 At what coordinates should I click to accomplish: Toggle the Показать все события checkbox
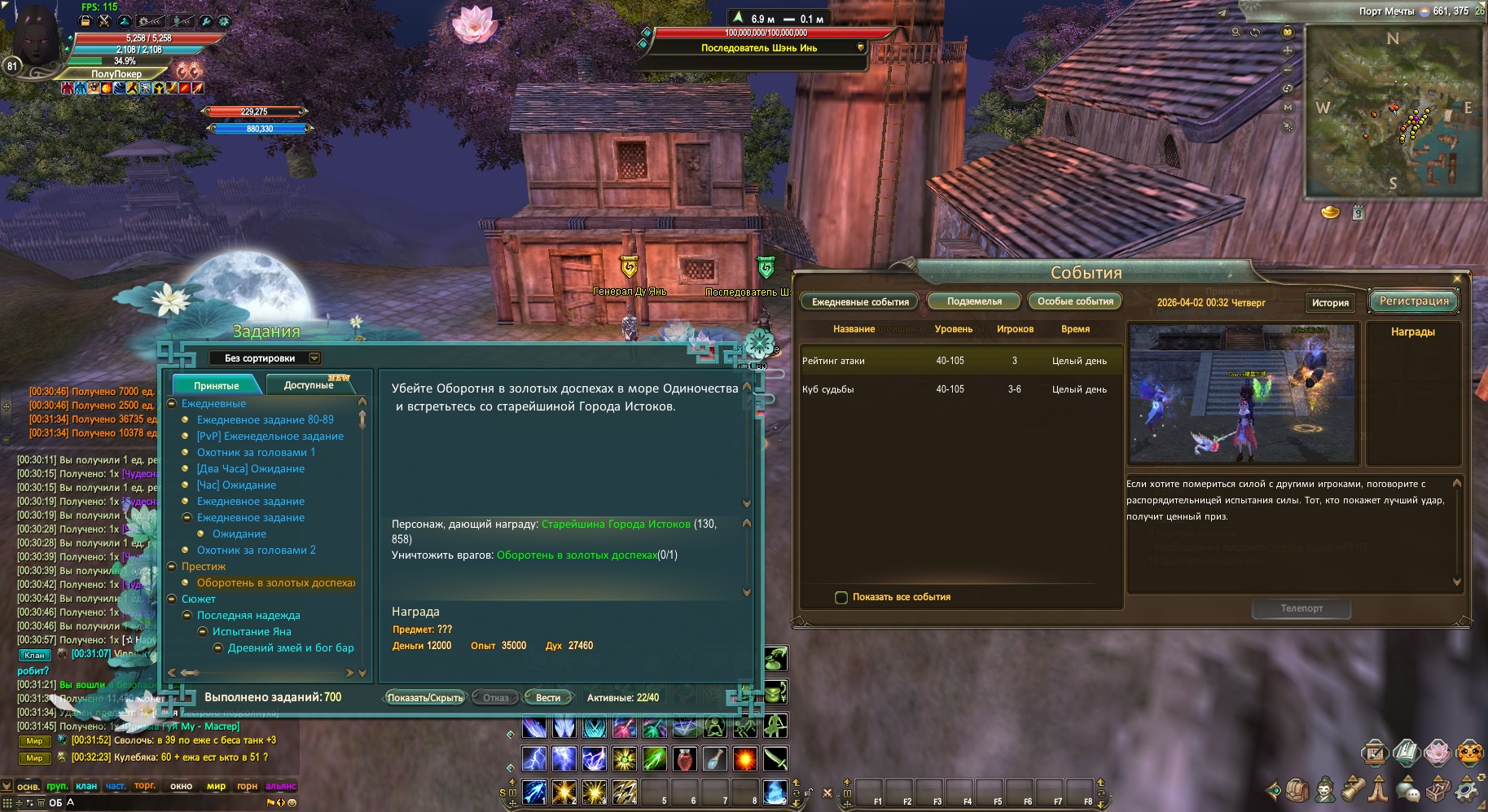(842, 598)
